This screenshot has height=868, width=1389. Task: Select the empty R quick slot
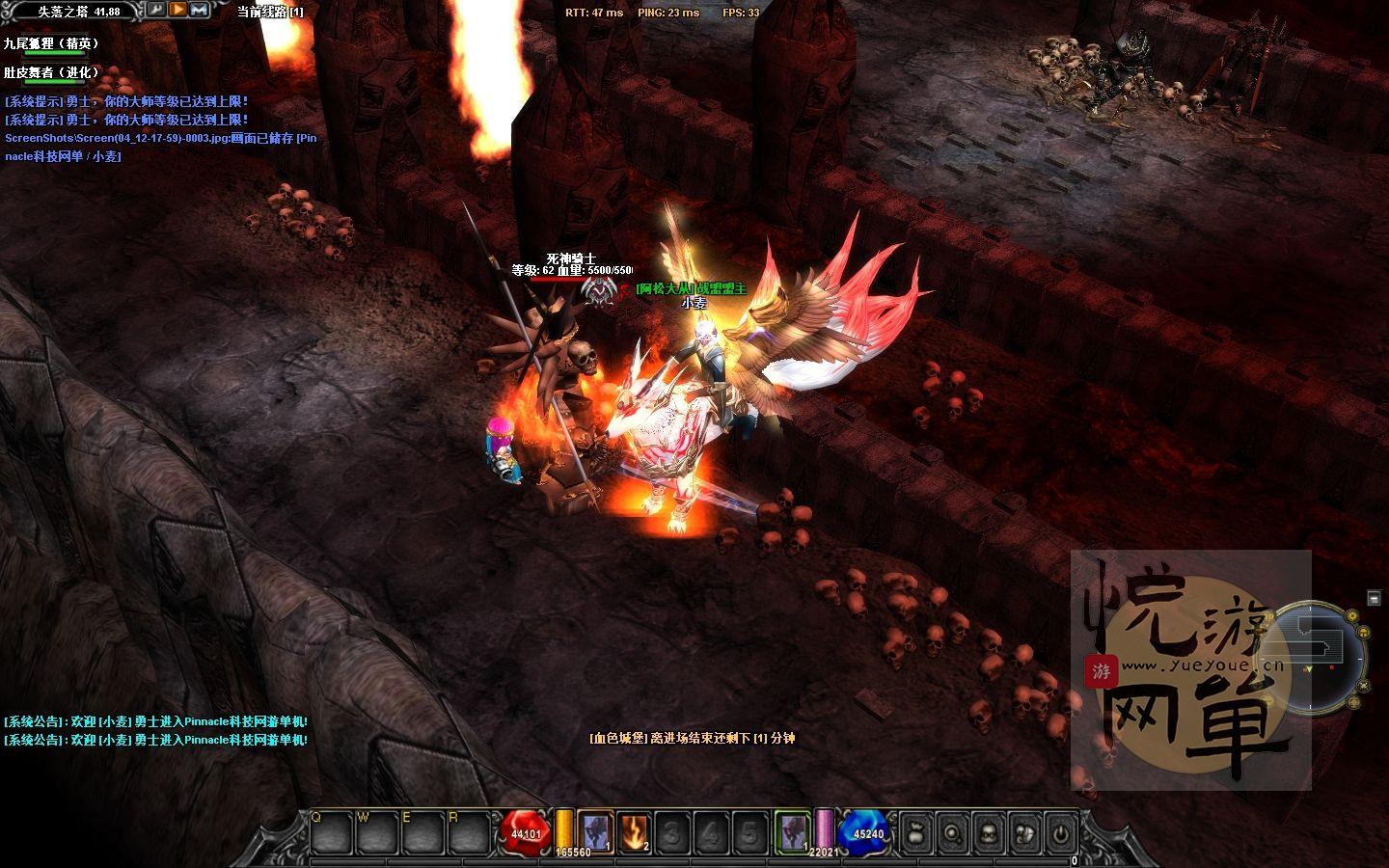pyautogui.click(x=470, y=832)
